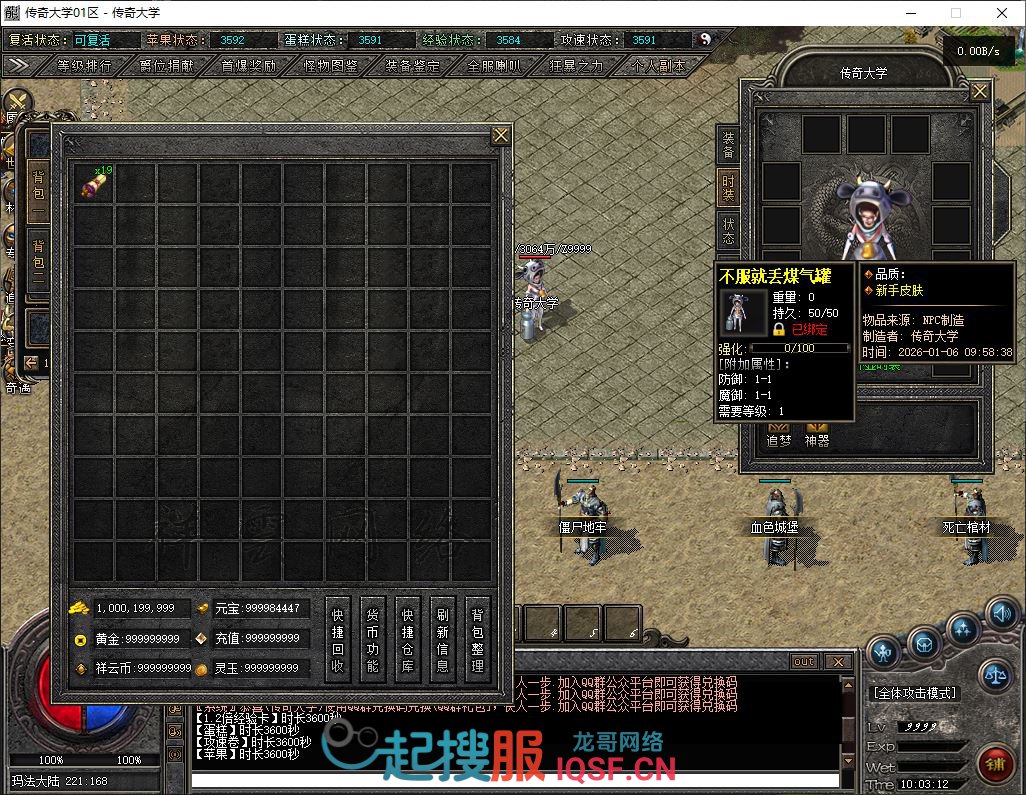Open the 爵位捐献 title donation menu

(x=166, y=66)
